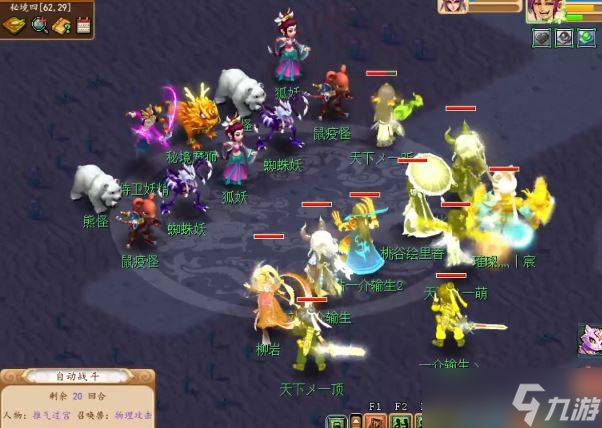Open the pink fox pet avatar
The width and height of the screenshot is (602, 428).
click(590, 341)
